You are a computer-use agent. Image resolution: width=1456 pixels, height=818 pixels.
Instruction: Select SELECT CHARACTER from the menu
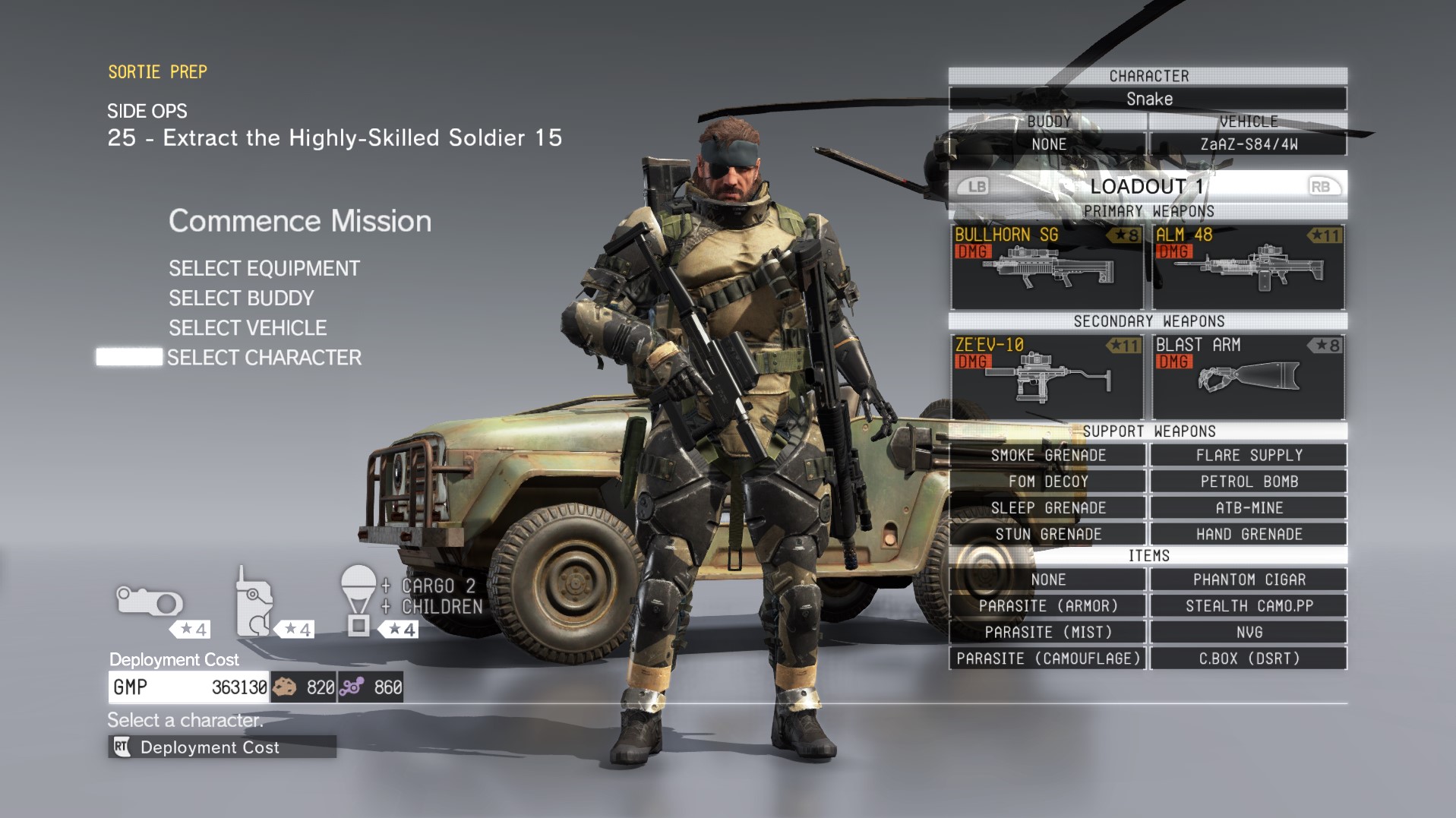265,357
